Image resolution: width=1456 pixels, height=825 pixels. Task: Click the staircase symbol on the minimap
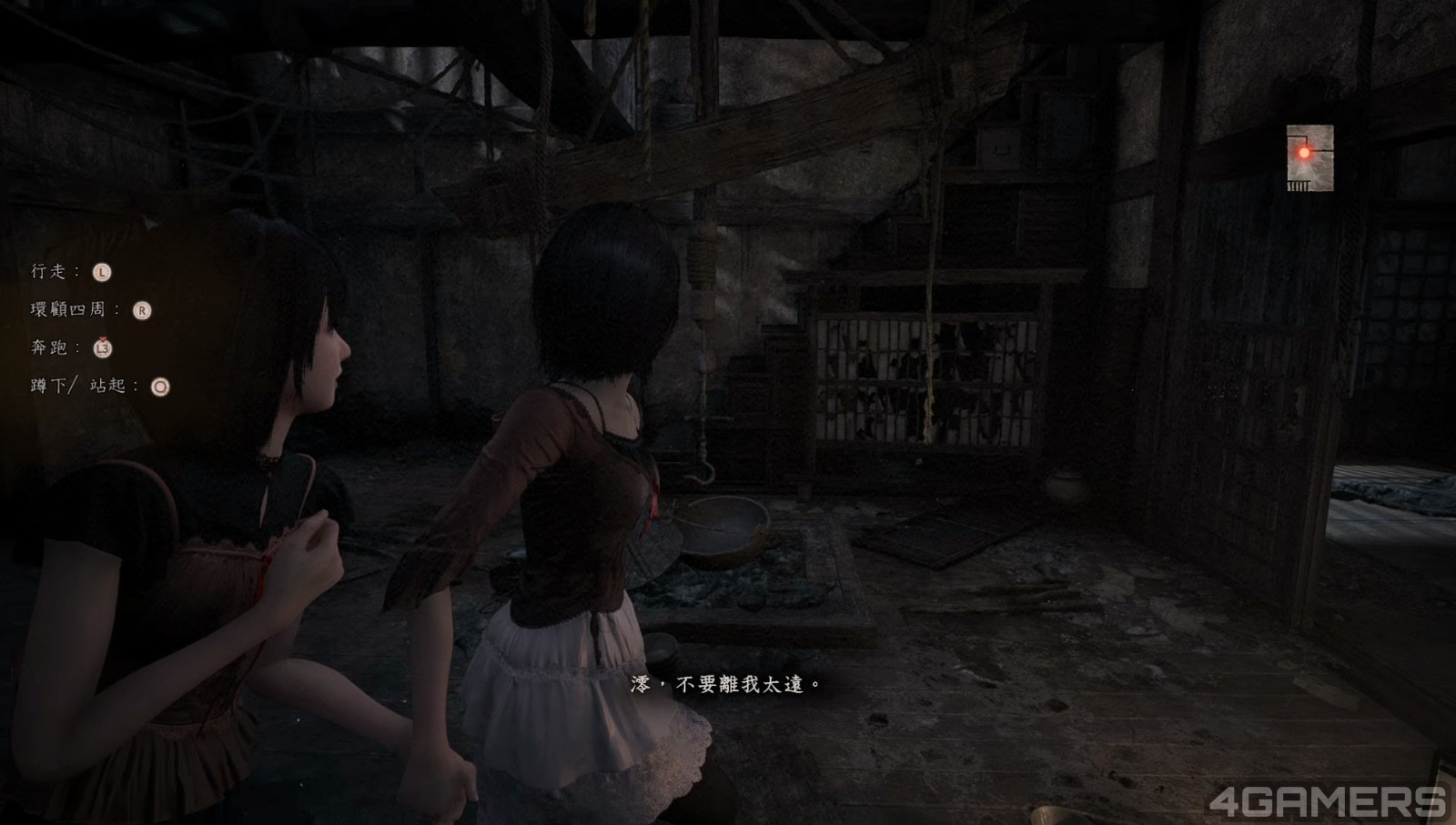(x=1299, y=184)
